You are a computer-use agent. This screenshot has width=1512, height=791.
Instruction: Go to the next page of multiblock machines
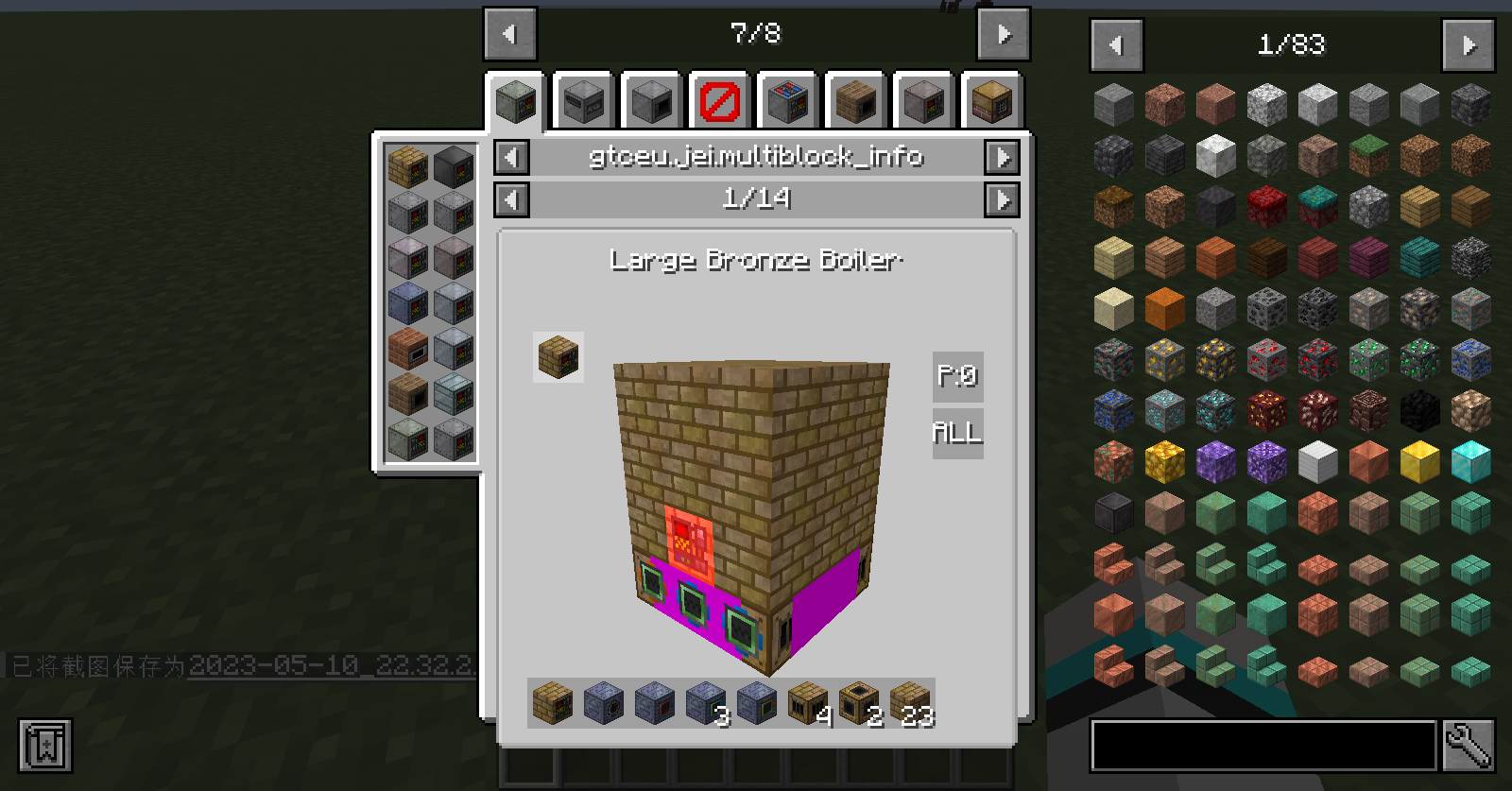[x=1004, y=33]
